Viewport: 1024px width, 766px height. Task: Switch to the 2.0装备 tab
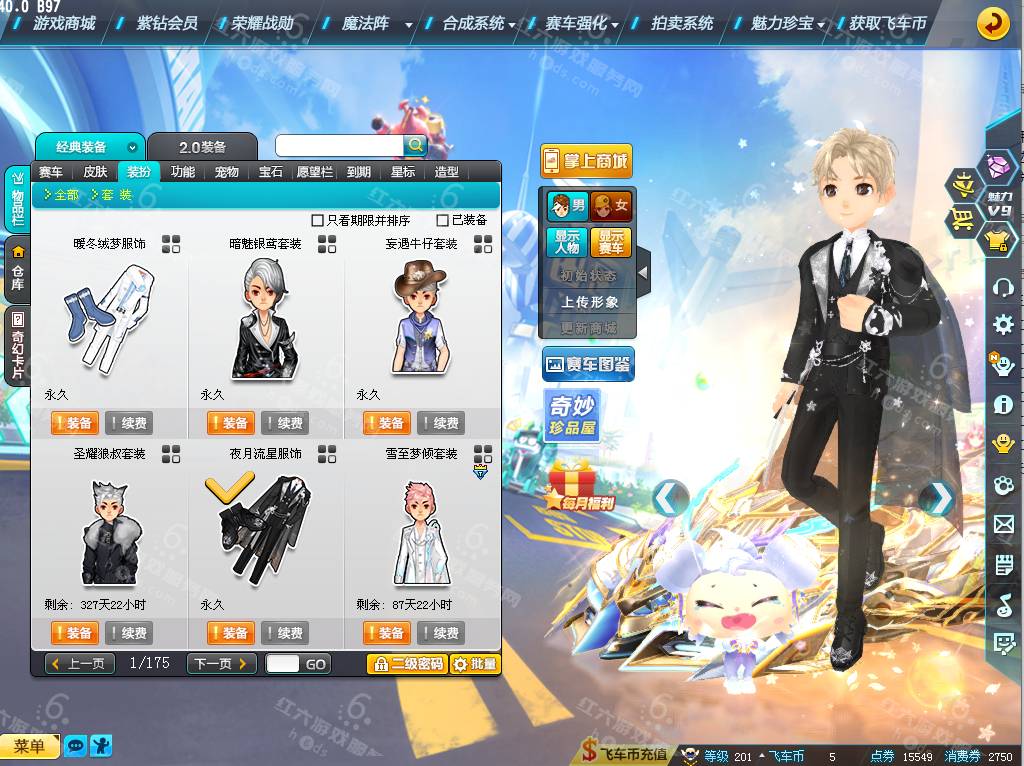(x=202, y=147)
